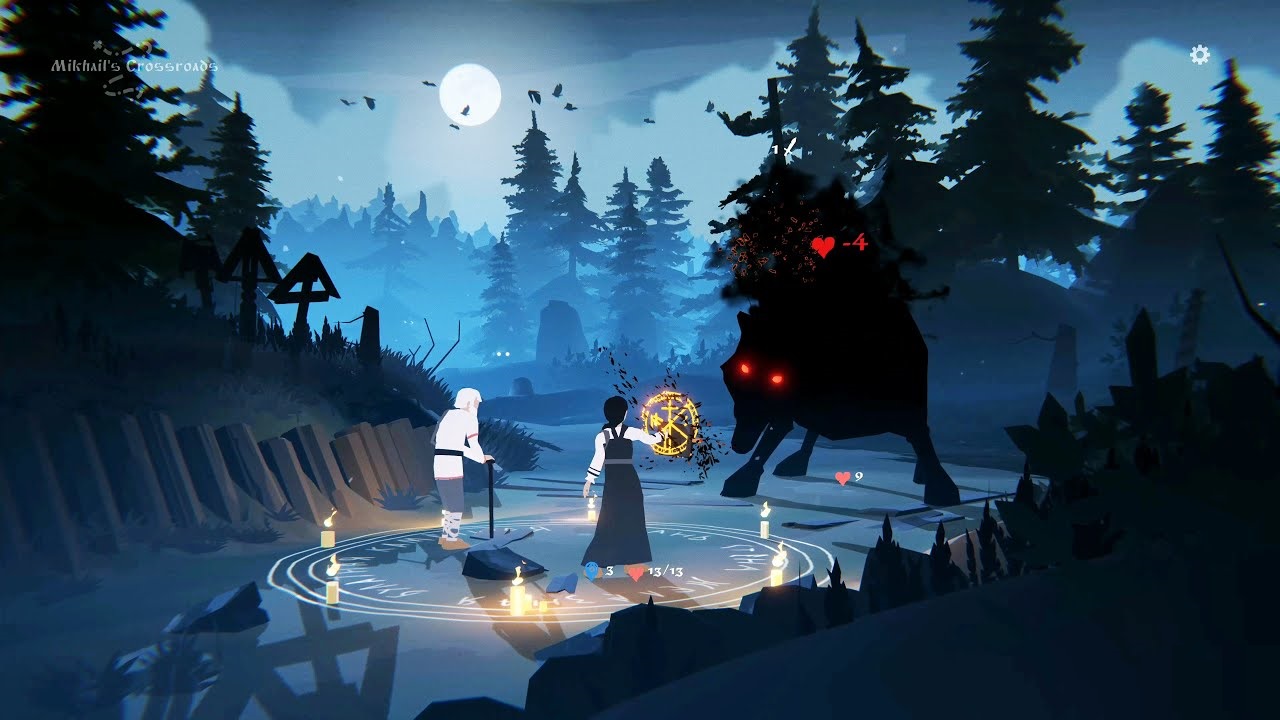The height and width of the screenshot is (720, 1280).
Task: Toggle the Mikhail's Crossroads location label
Action: (137, 64)
